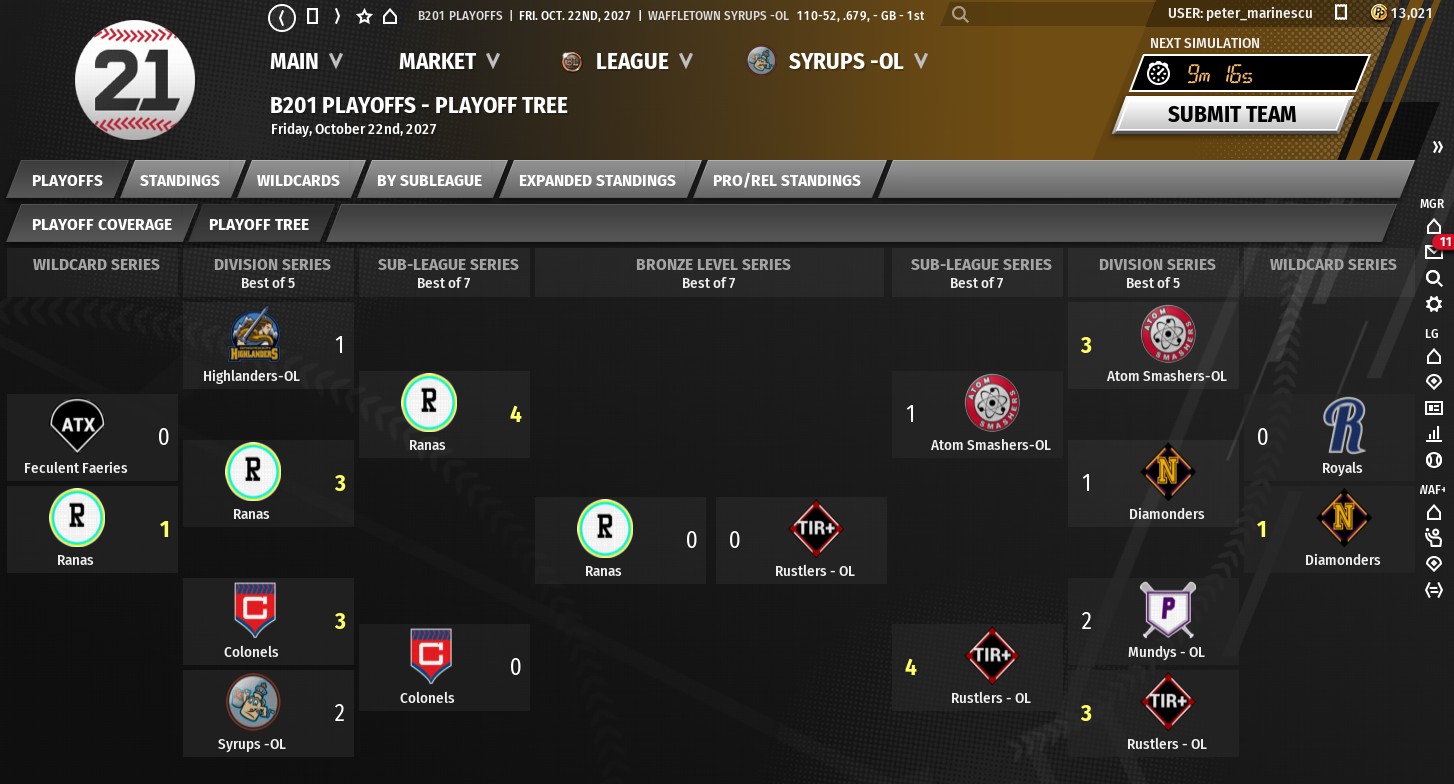Select the PLAYOFF TREE sub-tab
This screenshot has height=784, width=1454.
[259, 224]
